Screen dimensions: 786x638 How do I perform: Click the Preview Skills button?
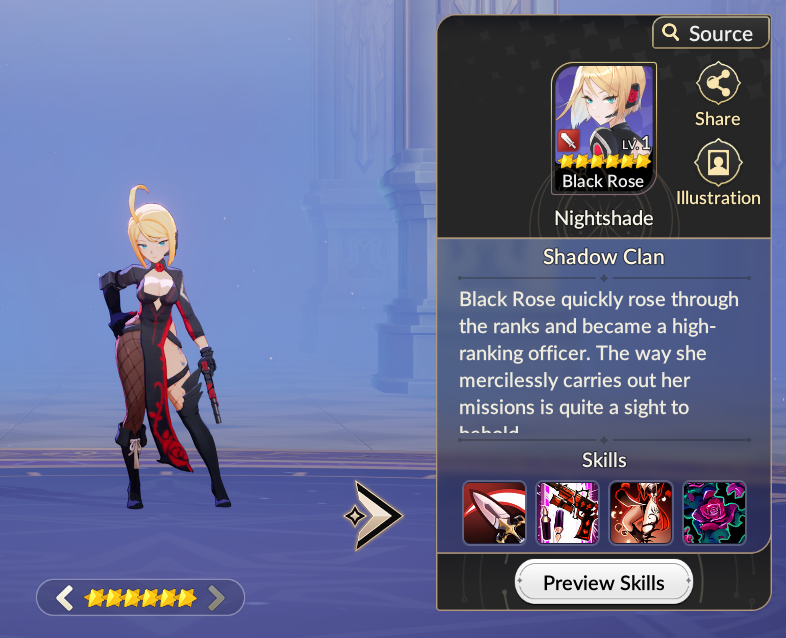(x=604, y=582)
